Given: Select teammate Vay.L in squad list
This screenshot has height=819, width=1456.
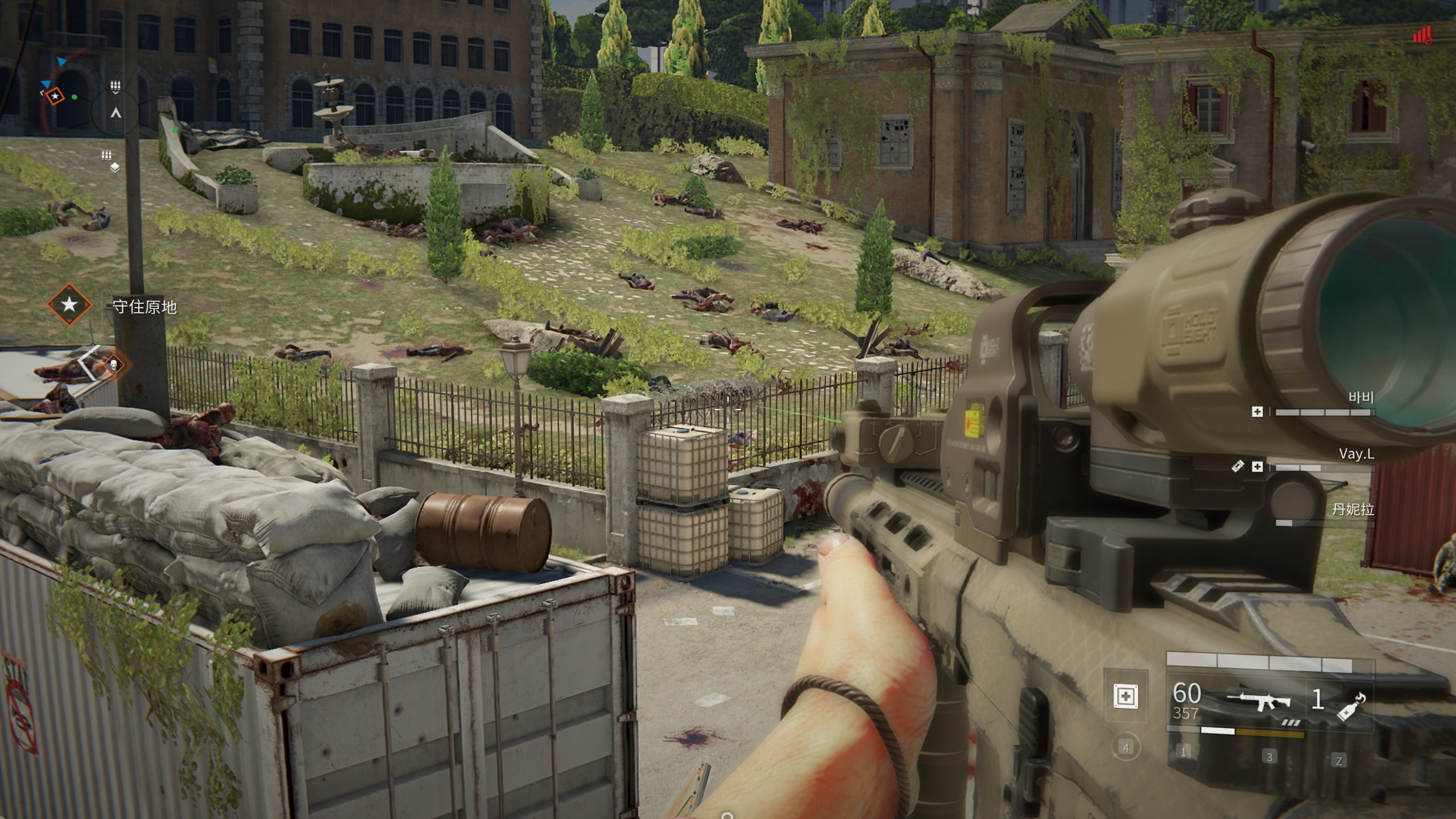Looking at the screenshot, I should (x=1355, y=454).
